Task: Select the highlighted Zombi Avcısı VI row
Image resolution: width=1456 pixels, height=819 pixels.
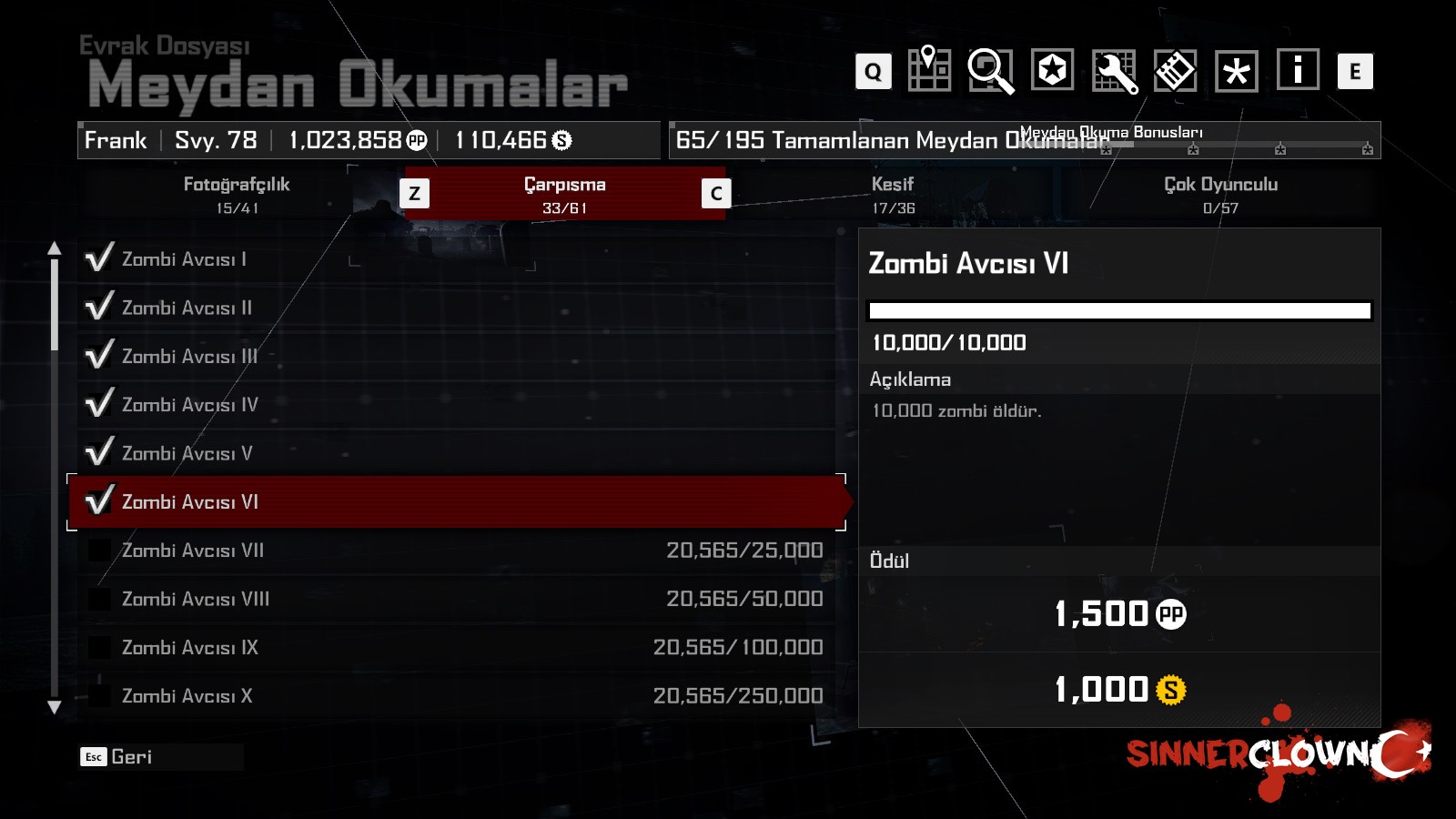Action: (x=455, y=501)
